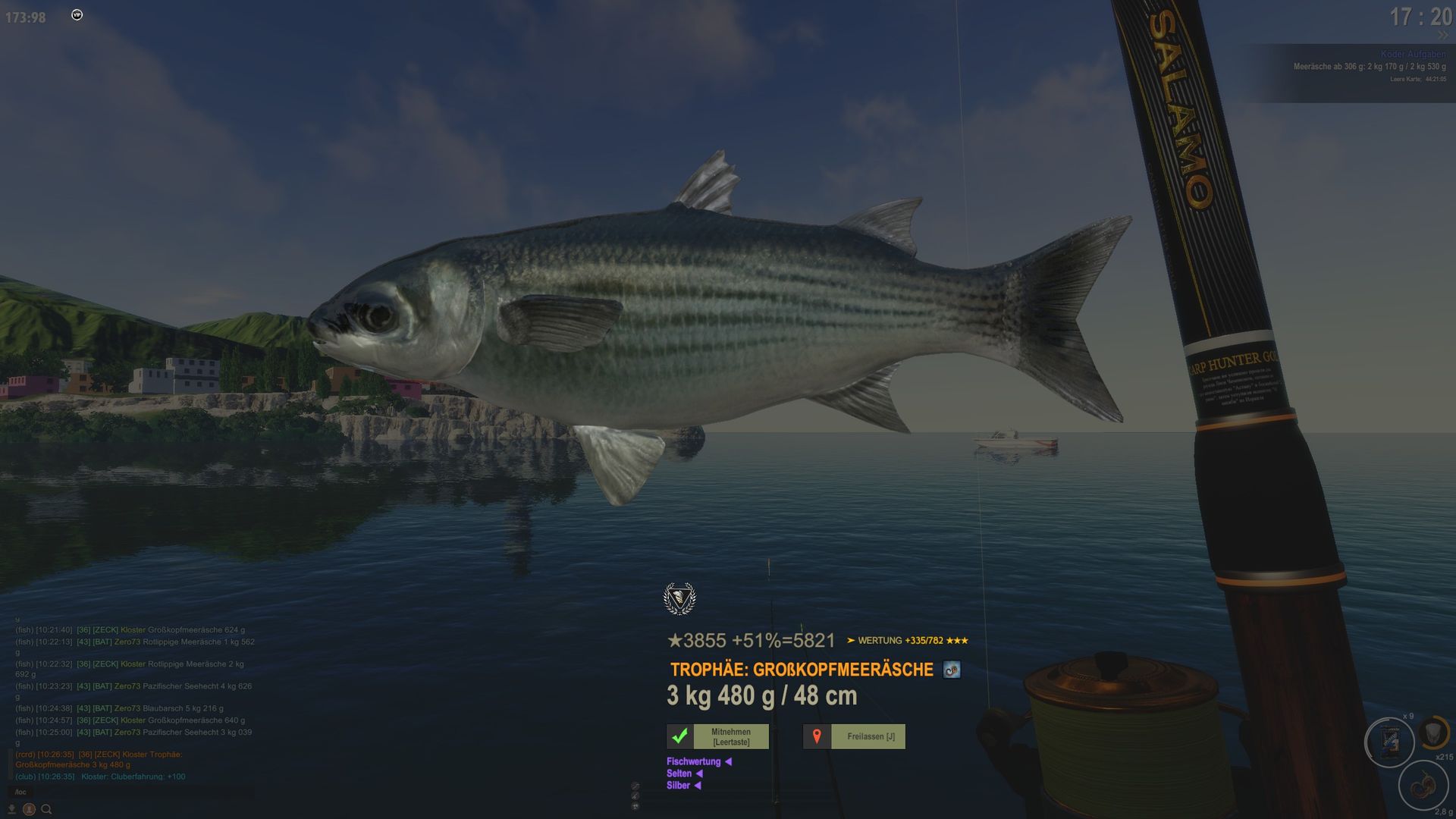Screen dimensions: 1456x819
Task: Select the groundbait package slot with nine left
Action: tap(1389, 742)
